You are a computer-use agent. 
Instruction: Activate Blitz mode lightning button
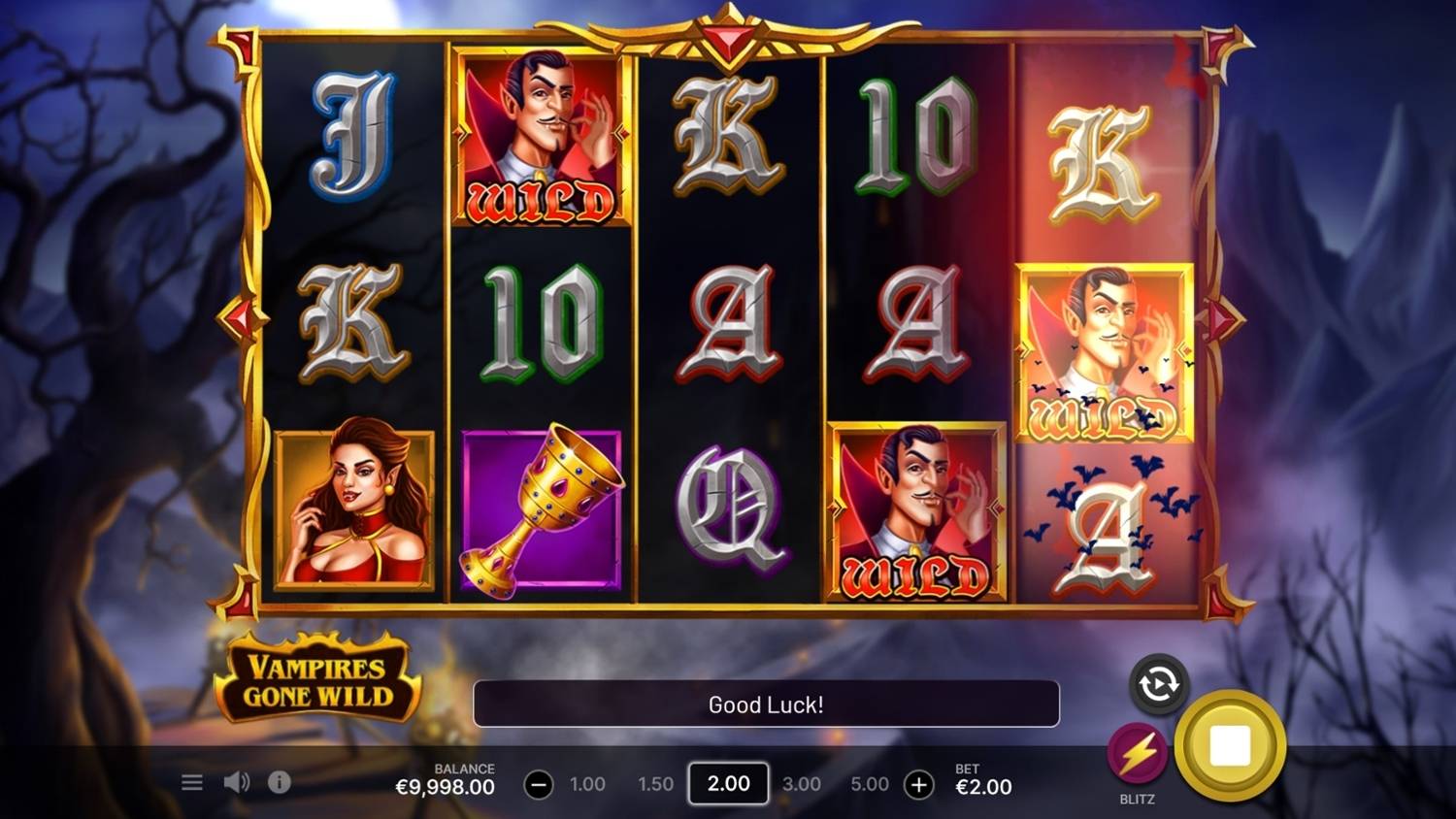[1138, 754]
